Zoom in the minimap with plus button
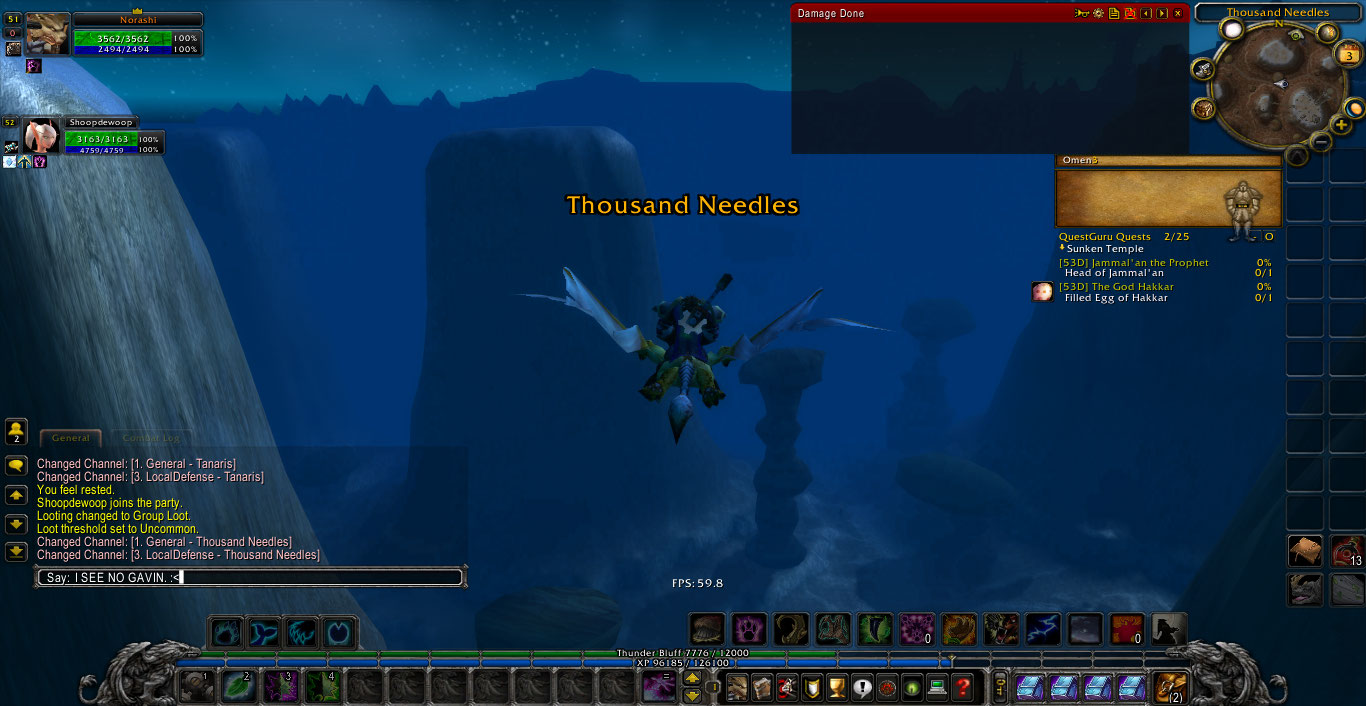1366x706 pixels. [x=1341, y=126]
